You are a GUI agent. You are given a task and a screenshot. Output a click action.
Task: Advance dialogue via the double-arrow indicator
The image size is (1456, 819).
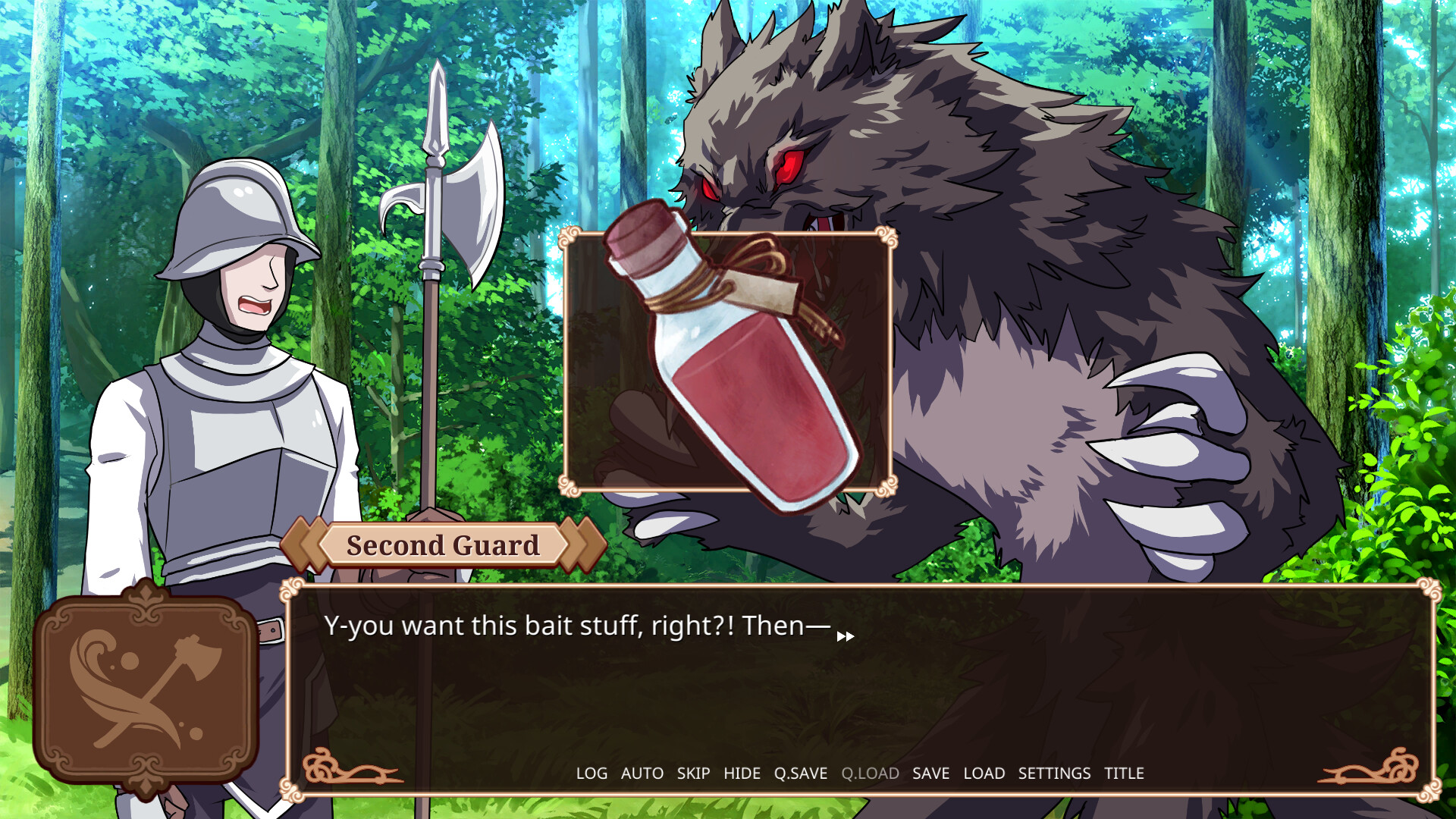coord(846,636)
